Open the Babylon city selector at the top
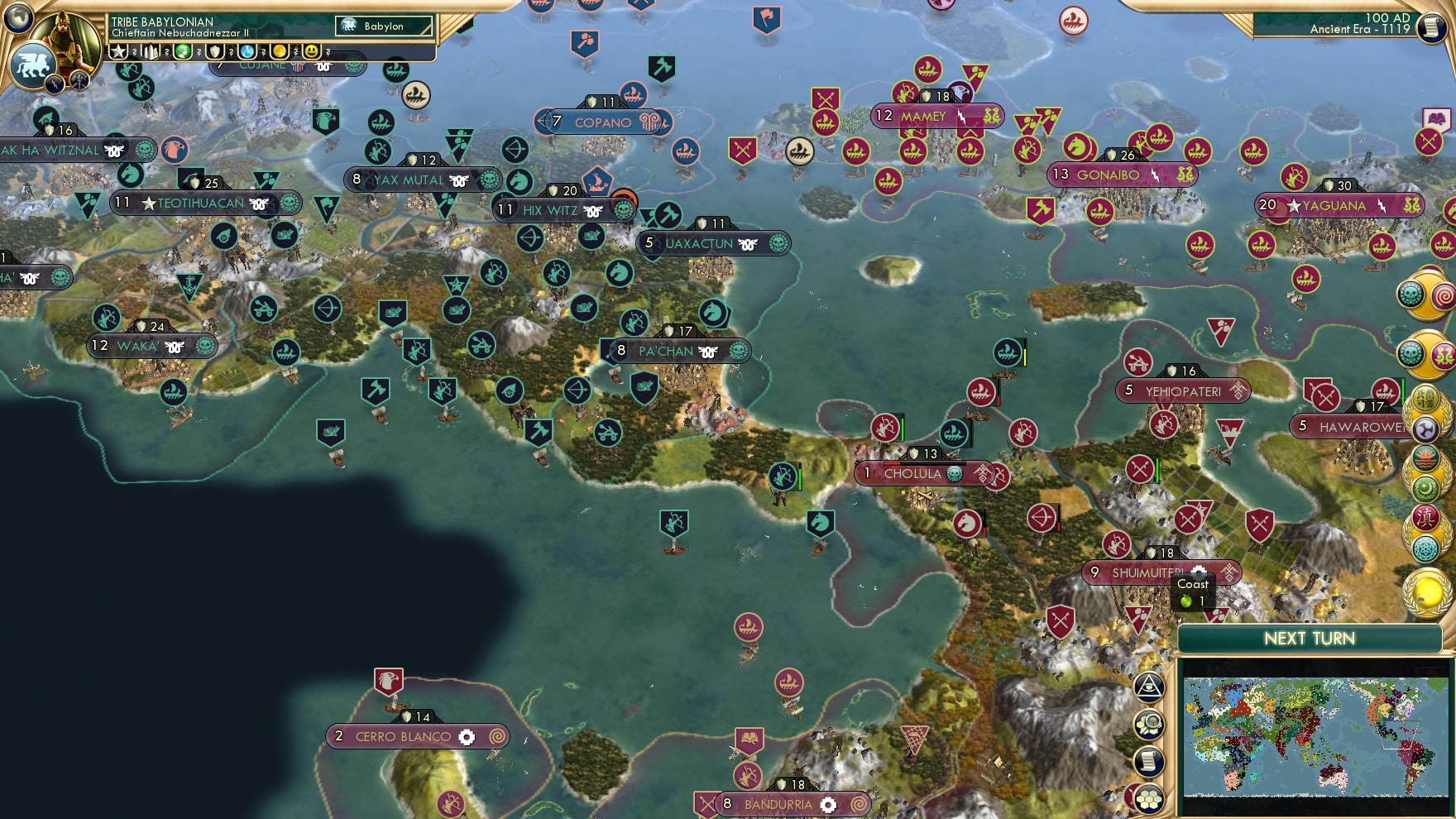Viewport: 1456px width, 819px height. coord(382,26)
